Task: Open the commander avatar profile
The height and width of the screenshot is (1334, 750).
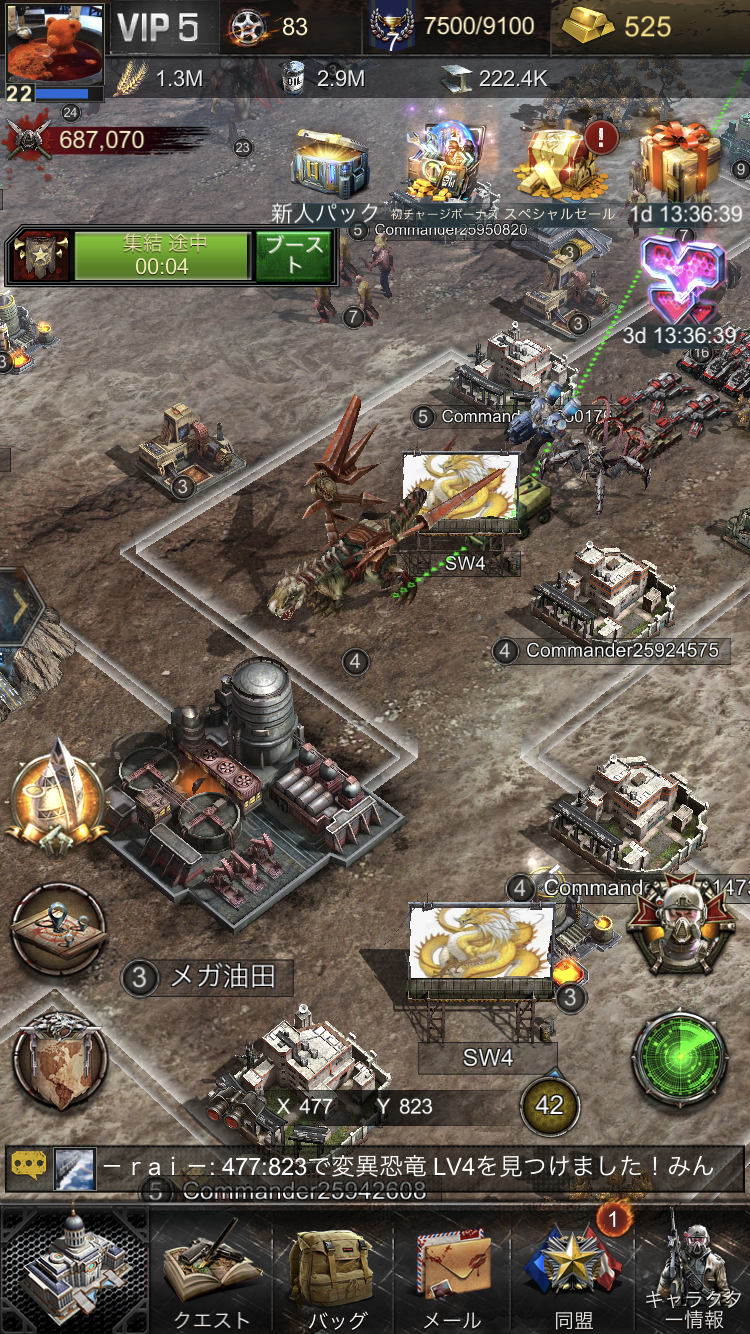Action: pyautogui.click(x=54, y=50)
